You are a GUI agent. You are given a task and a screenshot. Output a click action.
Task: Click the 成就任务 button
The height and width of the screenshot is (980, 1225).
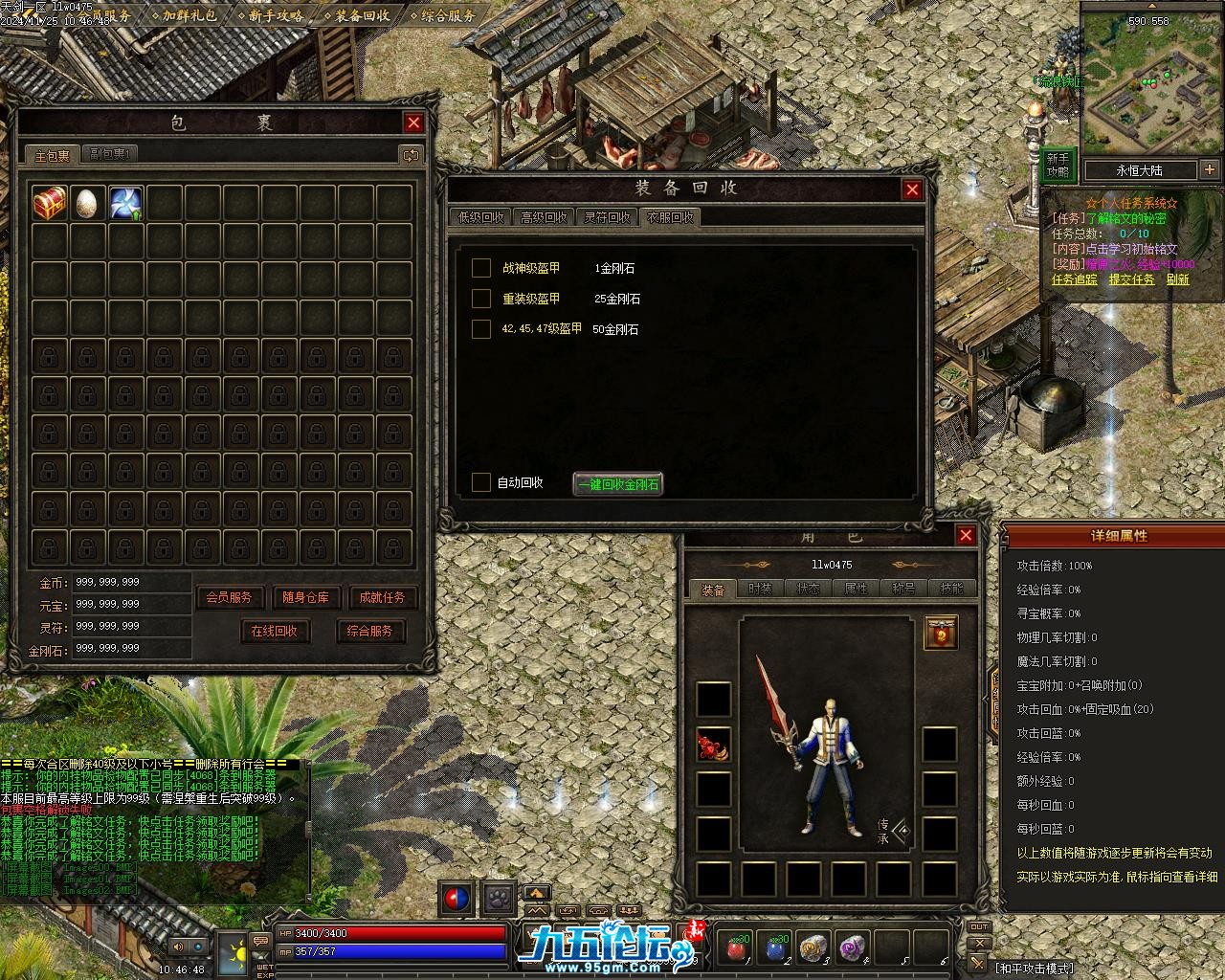pyautogui.click(x=382, y=597)
